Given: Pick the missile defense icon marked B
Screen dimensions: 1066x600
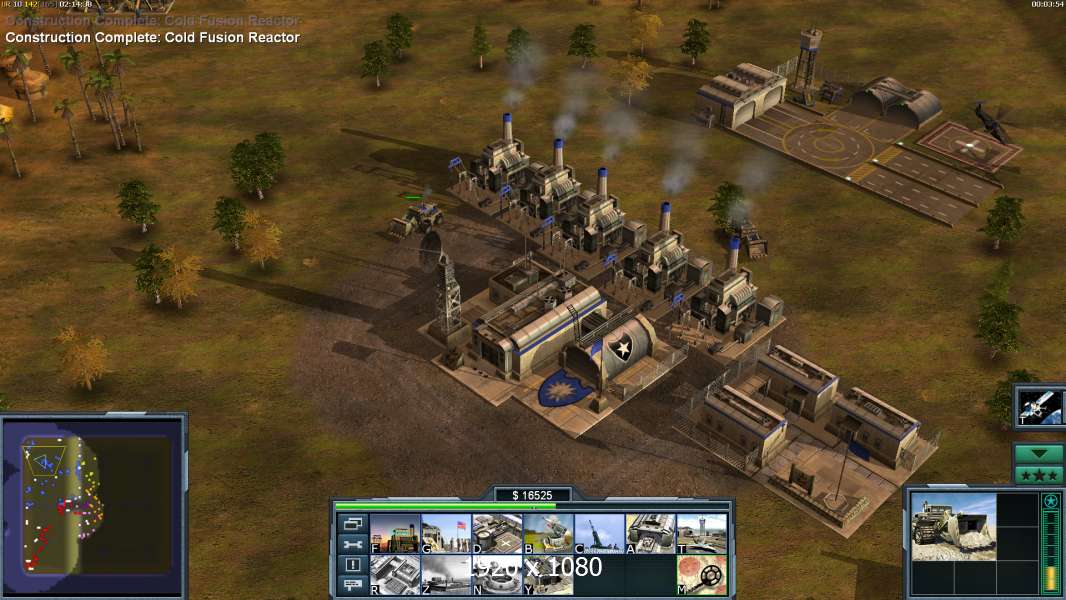Looking at the screenshot, I should 548,534.
